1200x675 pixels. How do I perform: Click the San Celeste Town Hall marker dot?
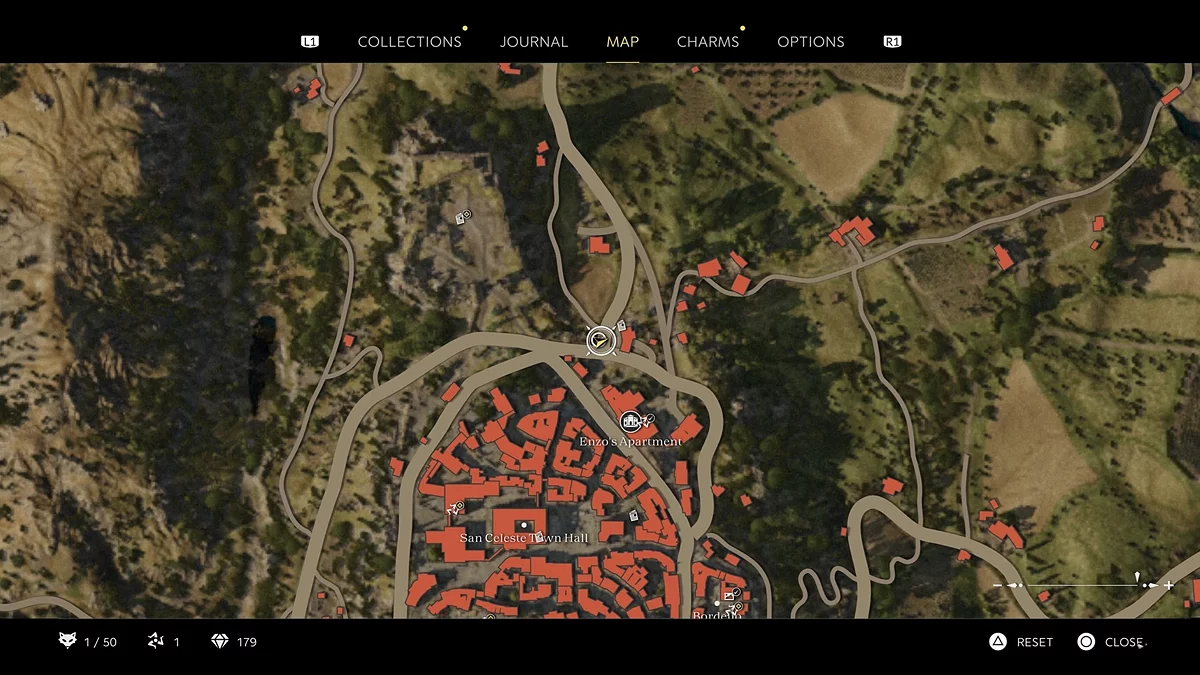[x=523, y=525]
